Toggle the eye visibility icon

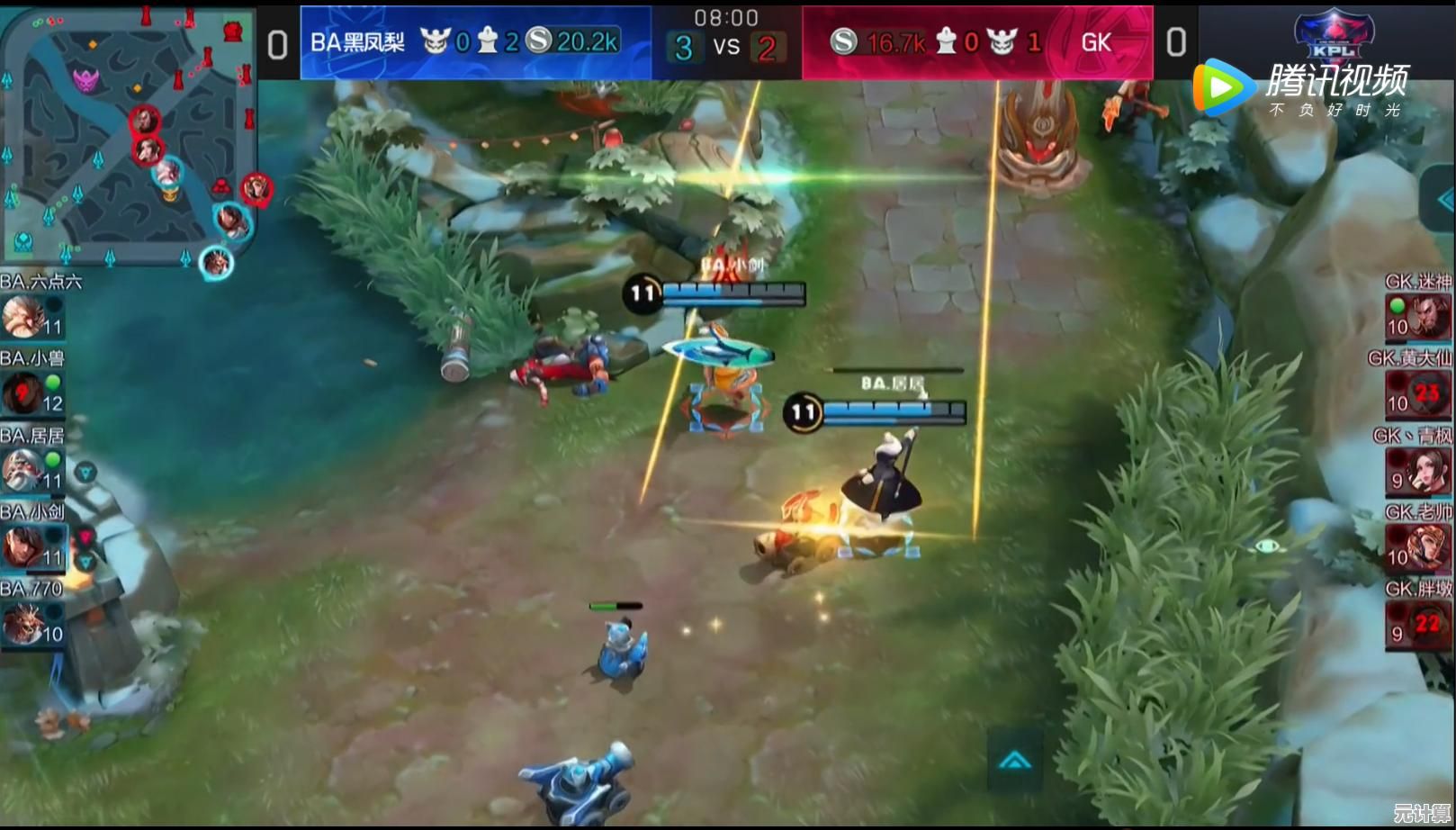pyautogui.click(x=1267, y=546)
